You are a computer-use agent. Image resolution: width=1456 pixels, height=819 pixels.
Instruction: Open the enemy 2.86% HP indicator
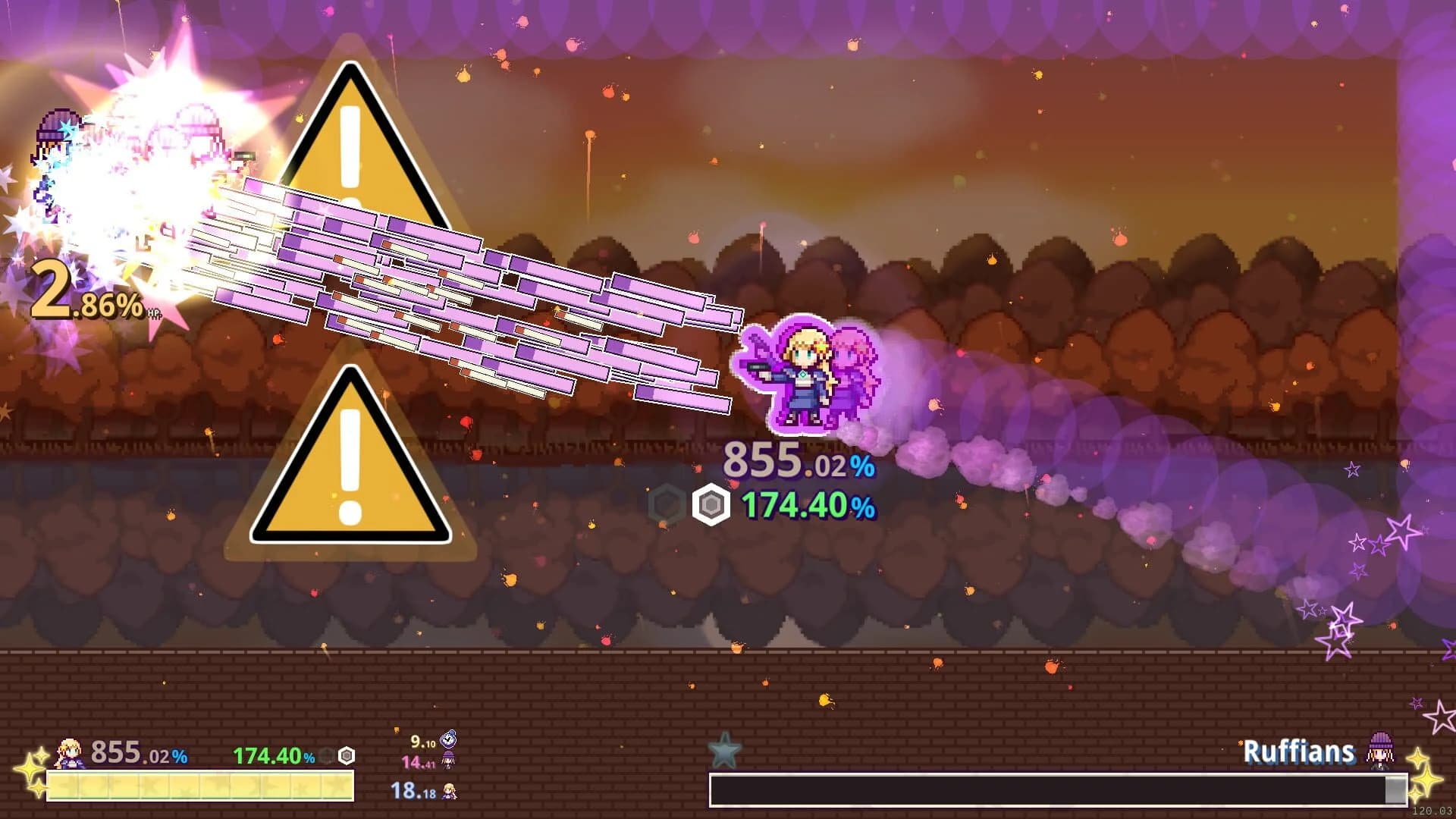pyautogui.click(x=83, y=296)
